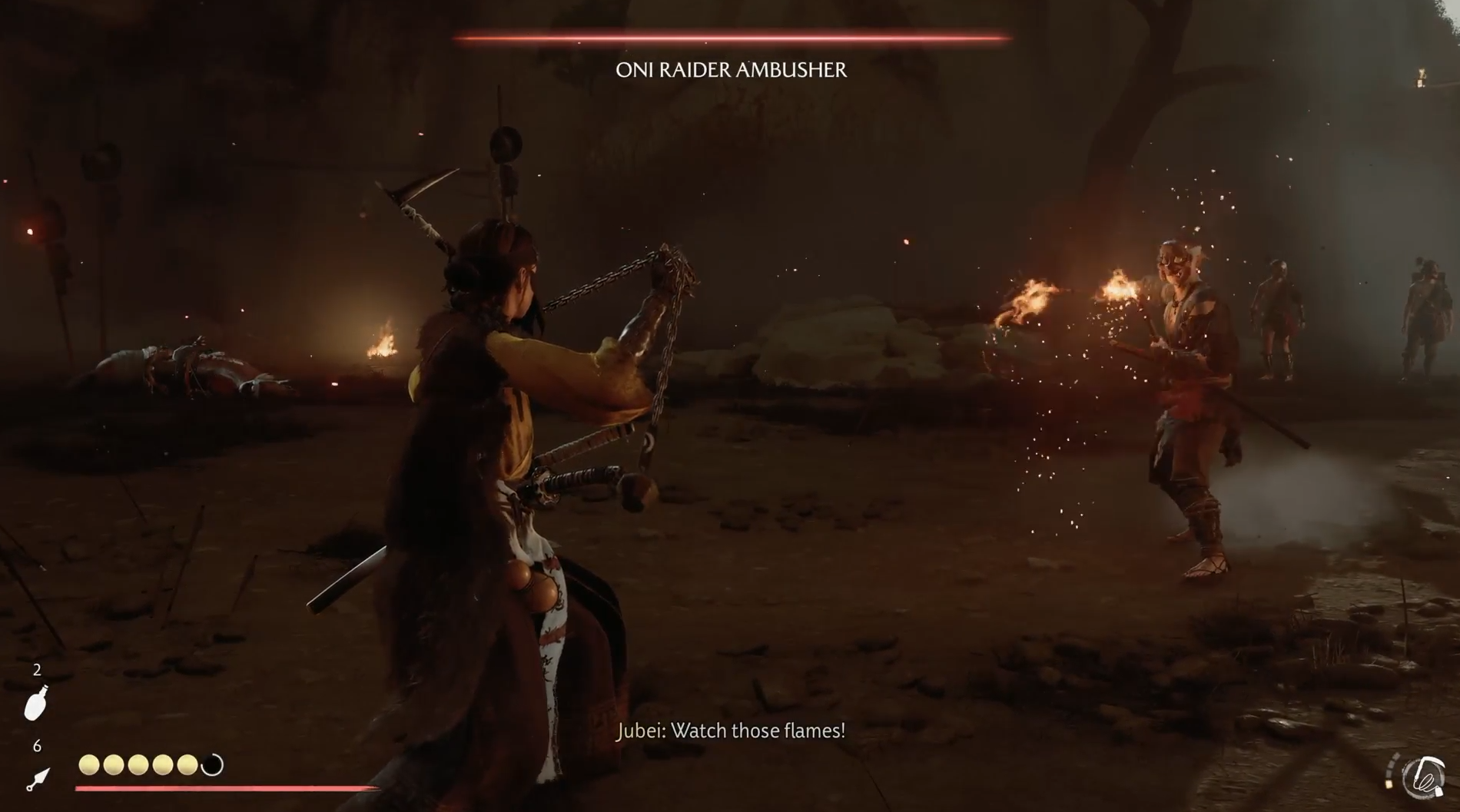Select the sake gourd healing item icon
The height and width of the screenshot is (812, 1460).
tap(36, 703)
